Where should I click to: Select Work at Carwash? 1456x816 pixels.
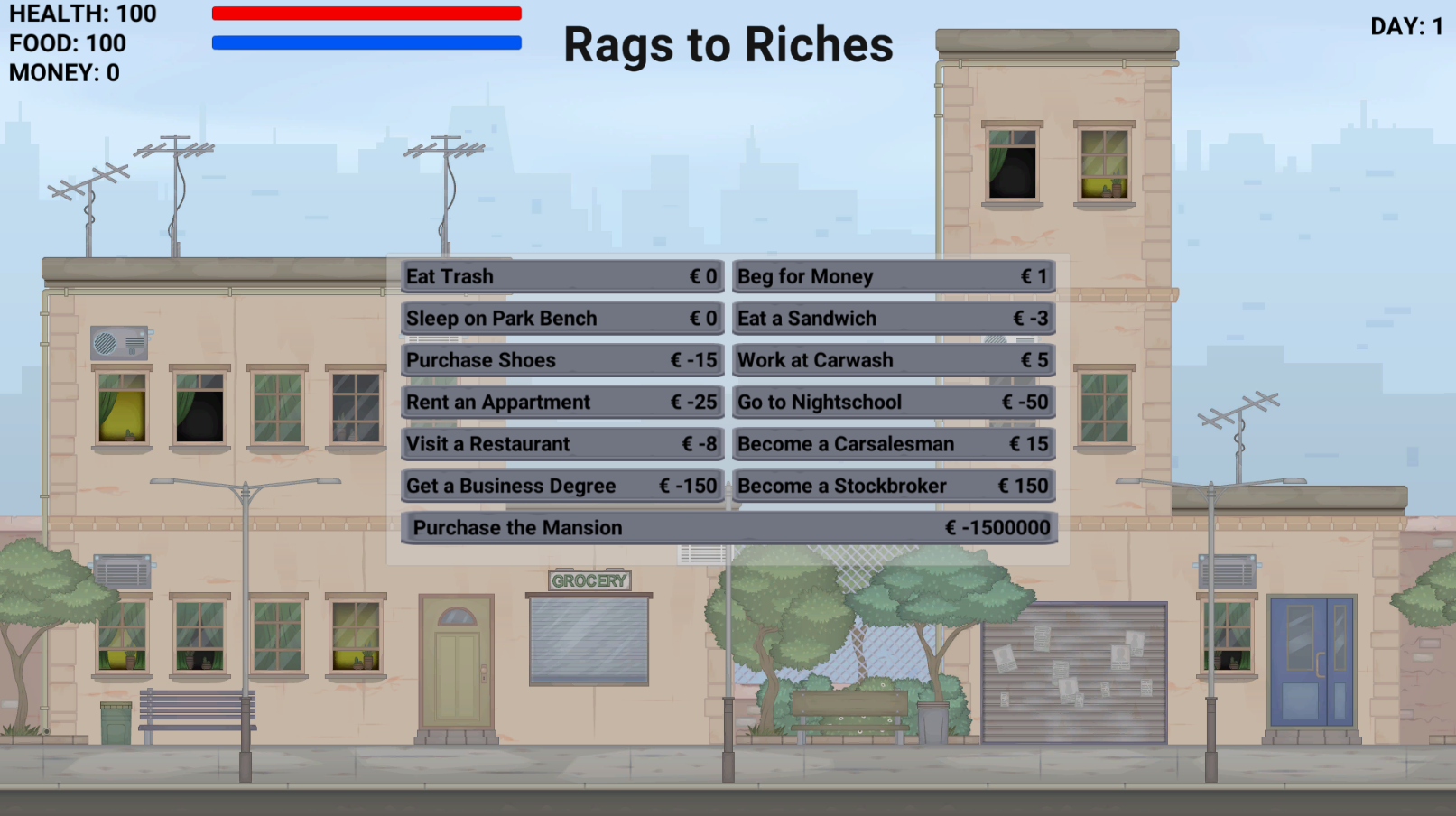point(893,360)
